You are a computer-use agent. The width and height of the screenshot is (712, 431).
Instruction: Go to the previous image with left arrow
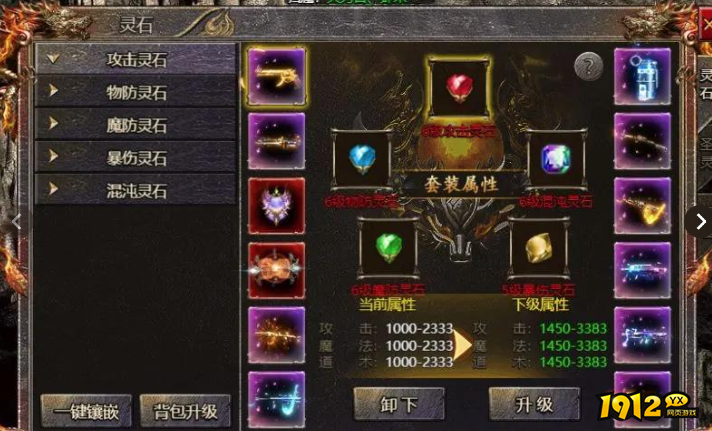[14, 222]
